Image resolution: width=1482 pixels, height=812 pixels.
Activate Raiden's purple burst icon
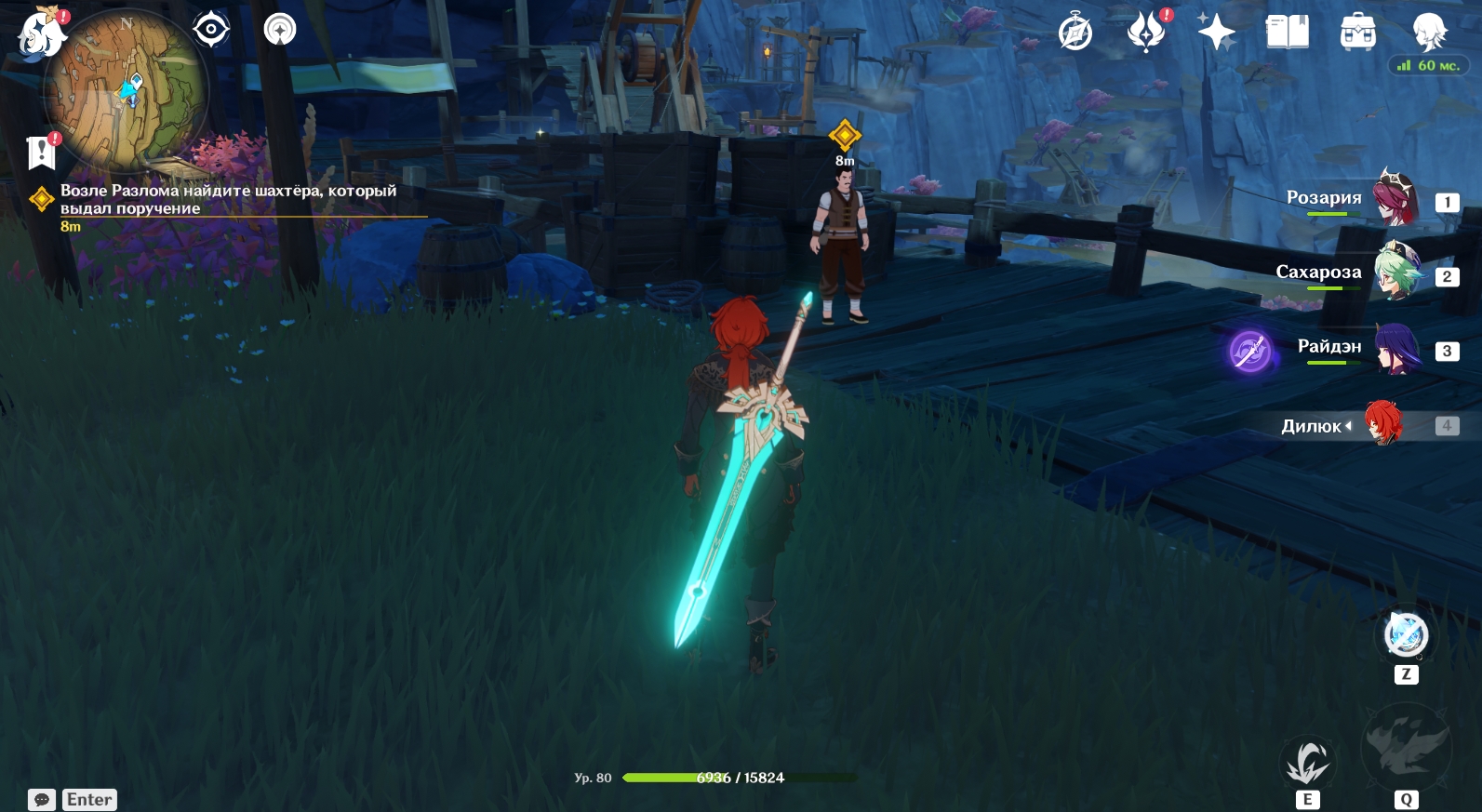[x=1250, y=352]
